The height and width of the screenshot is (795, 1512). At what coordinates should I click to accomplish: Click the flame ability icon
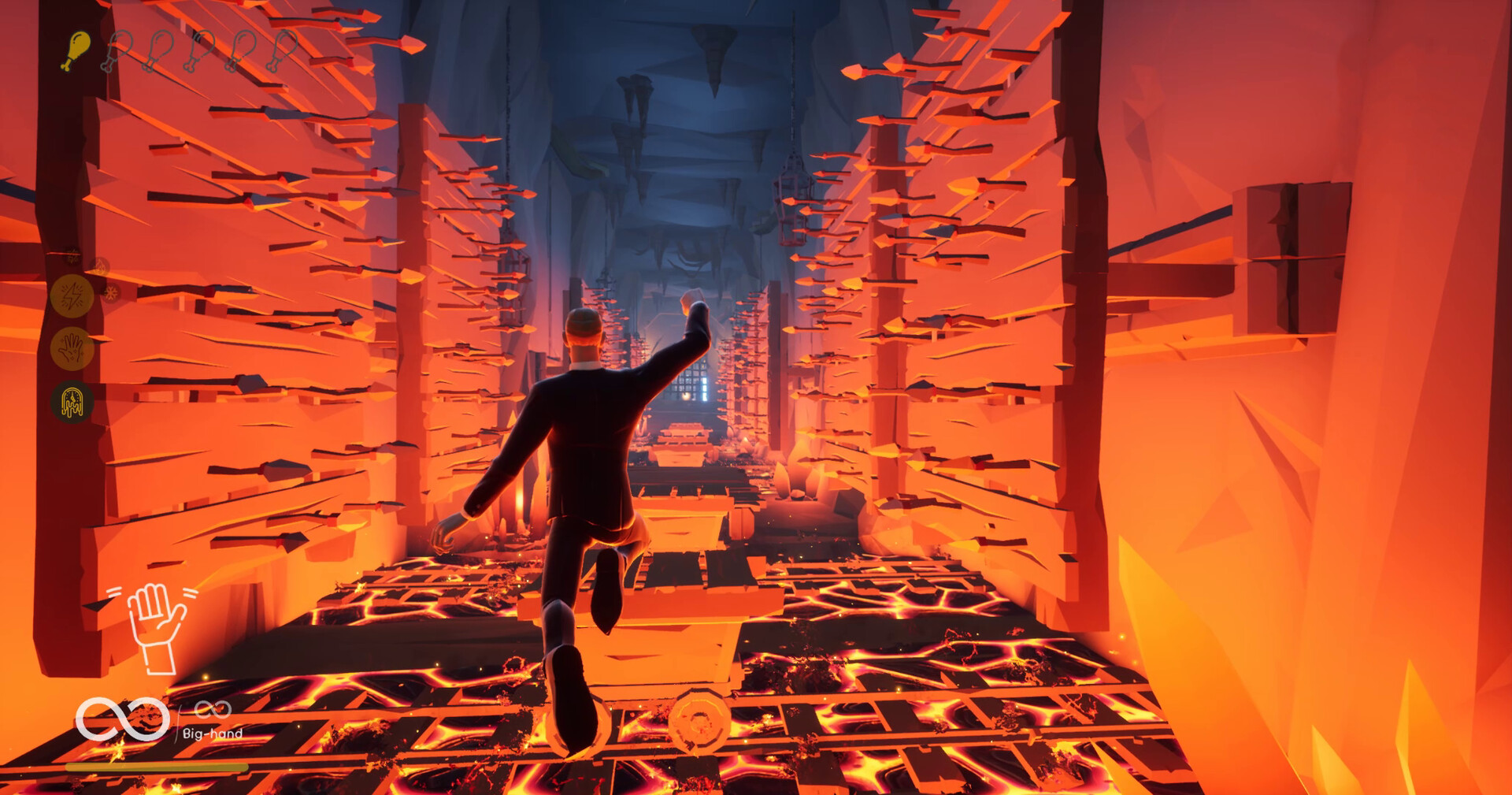point(101,266)
